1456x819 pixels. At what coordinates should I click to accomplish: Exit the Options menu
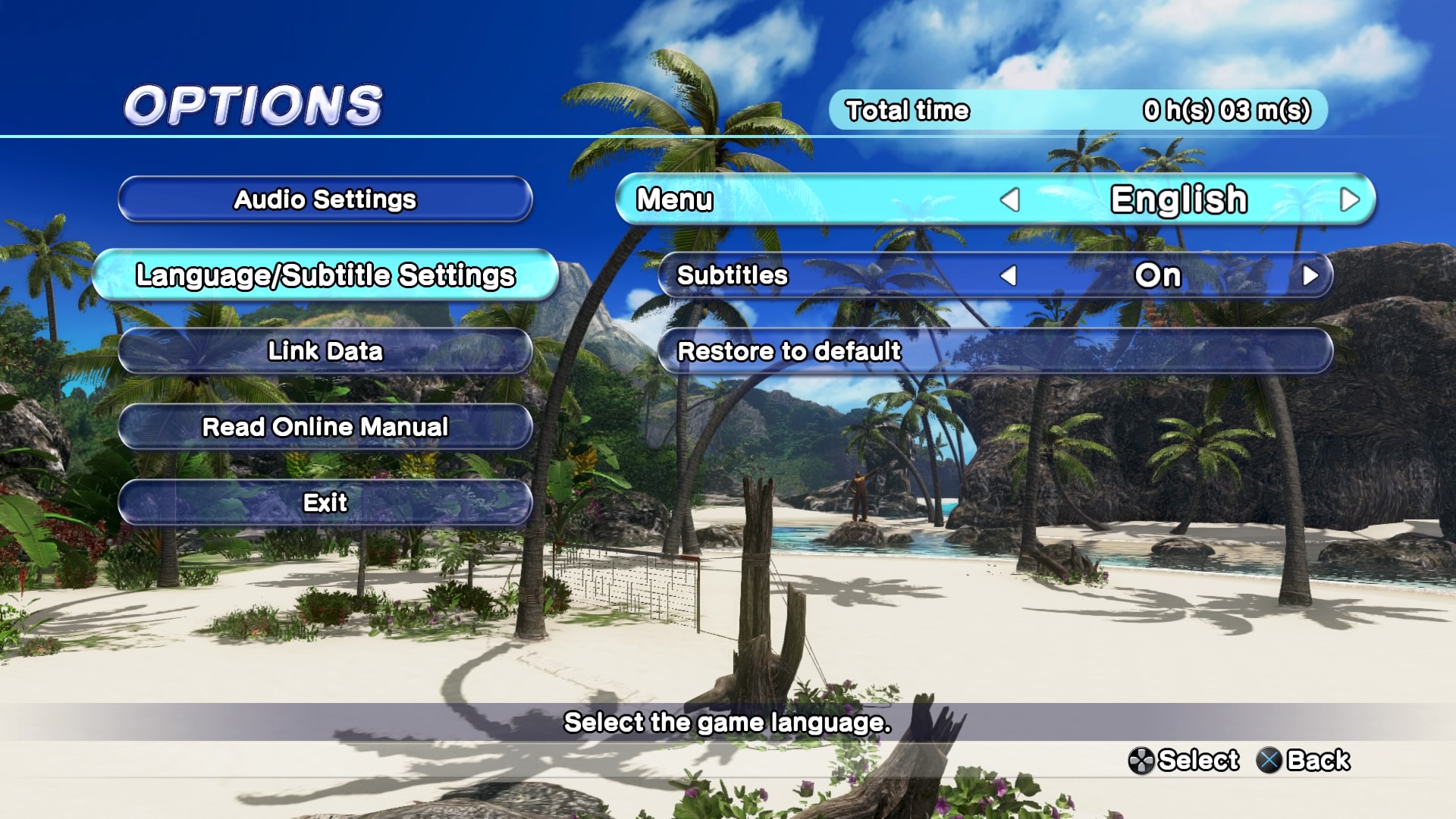pyautogui.click(x=325, y=503)
